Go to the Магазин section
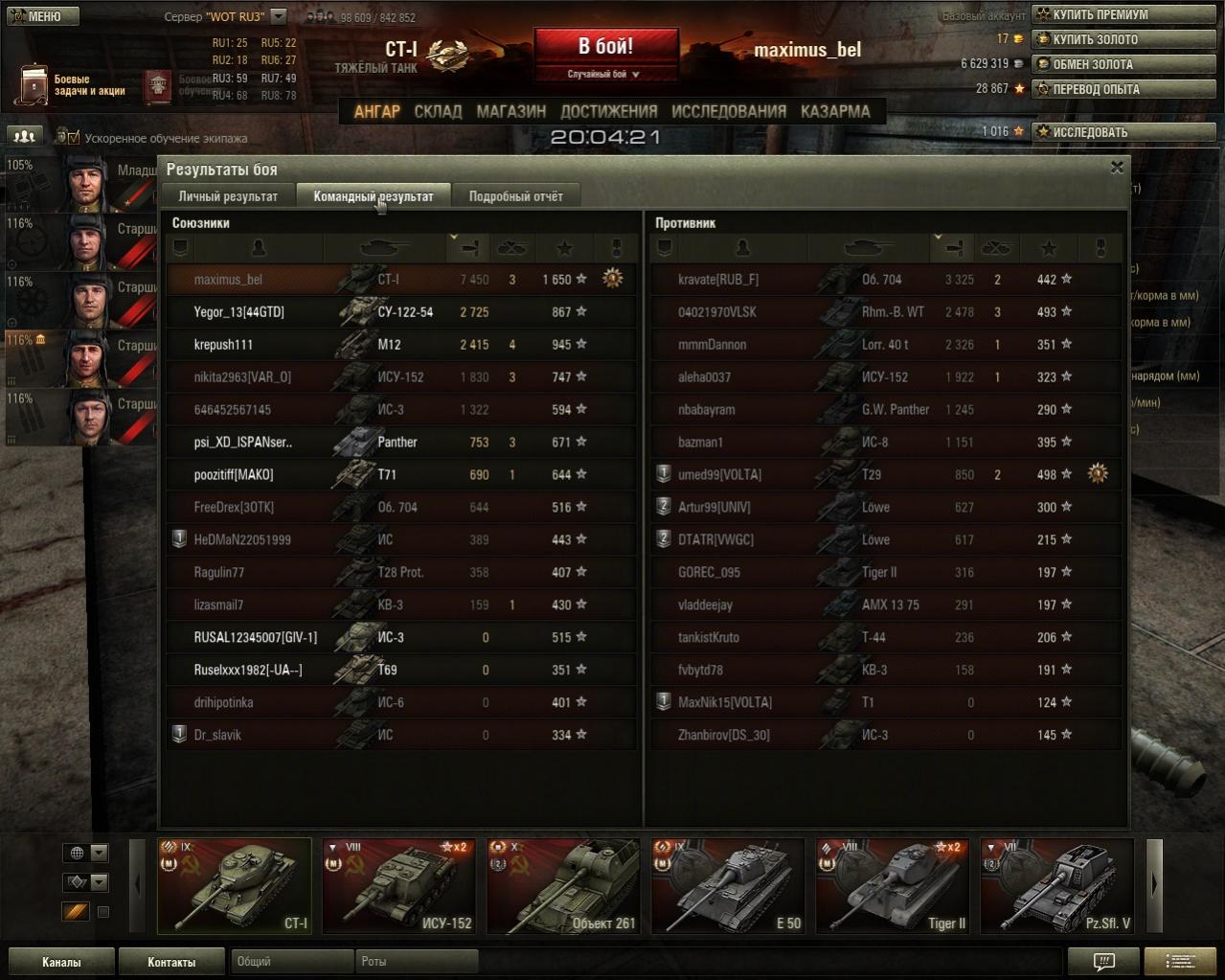Screen dimensions: 1225x980 click(510, 111)
